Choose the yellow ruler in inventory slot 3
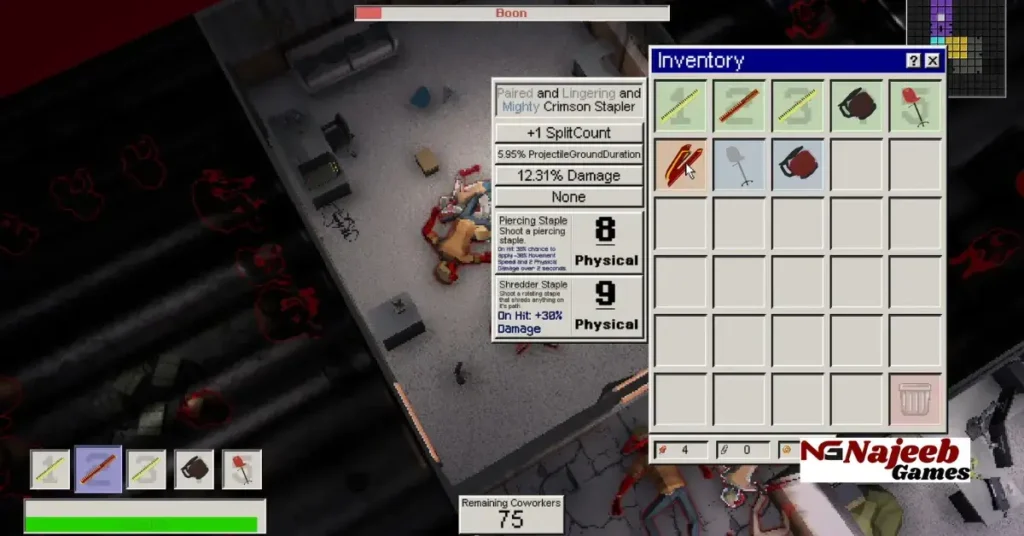The width and height of the screenshot is (1024, 536). coord(798,106)
